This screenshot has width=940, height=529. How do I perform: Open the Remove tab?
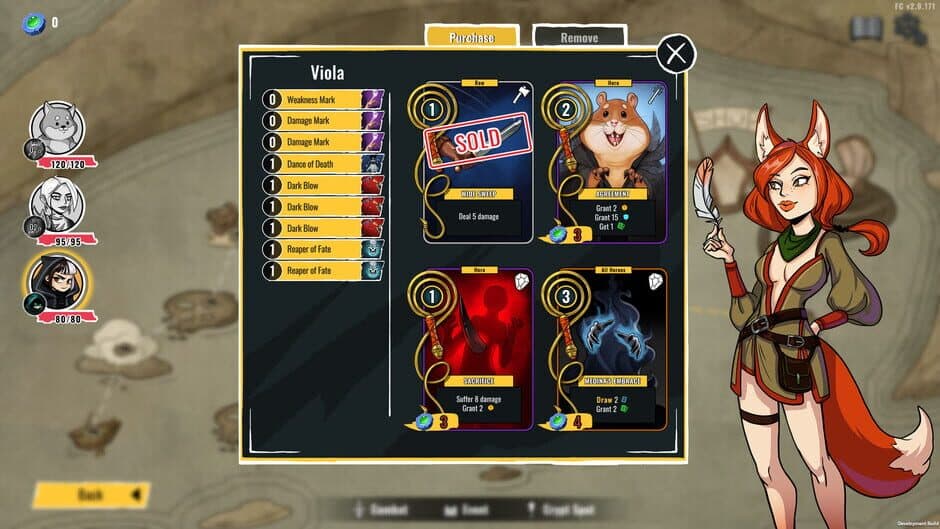(x=579, y=37)
